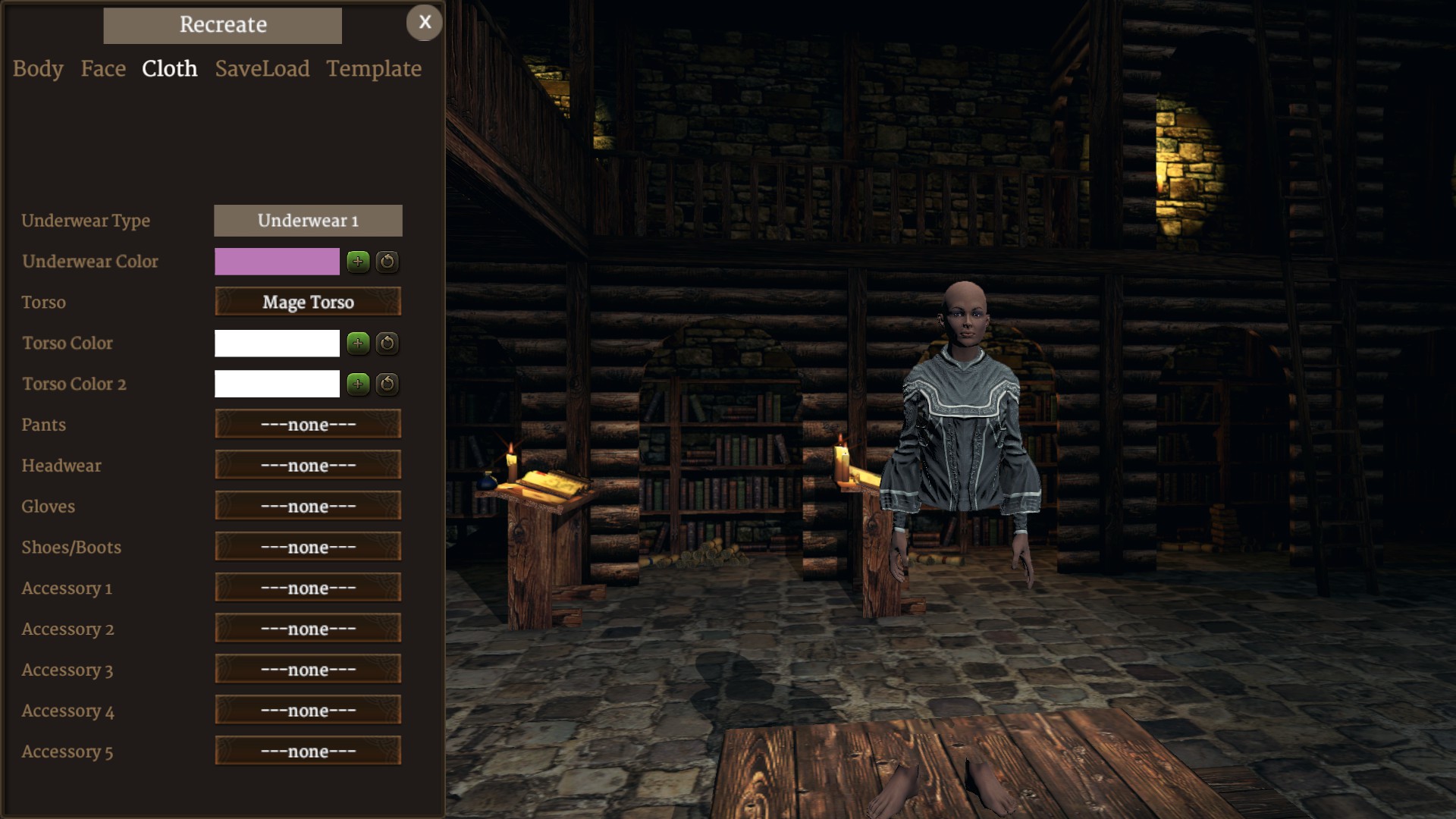
Task: Reset the Torso Color 2 value
Action: [387, 384]
